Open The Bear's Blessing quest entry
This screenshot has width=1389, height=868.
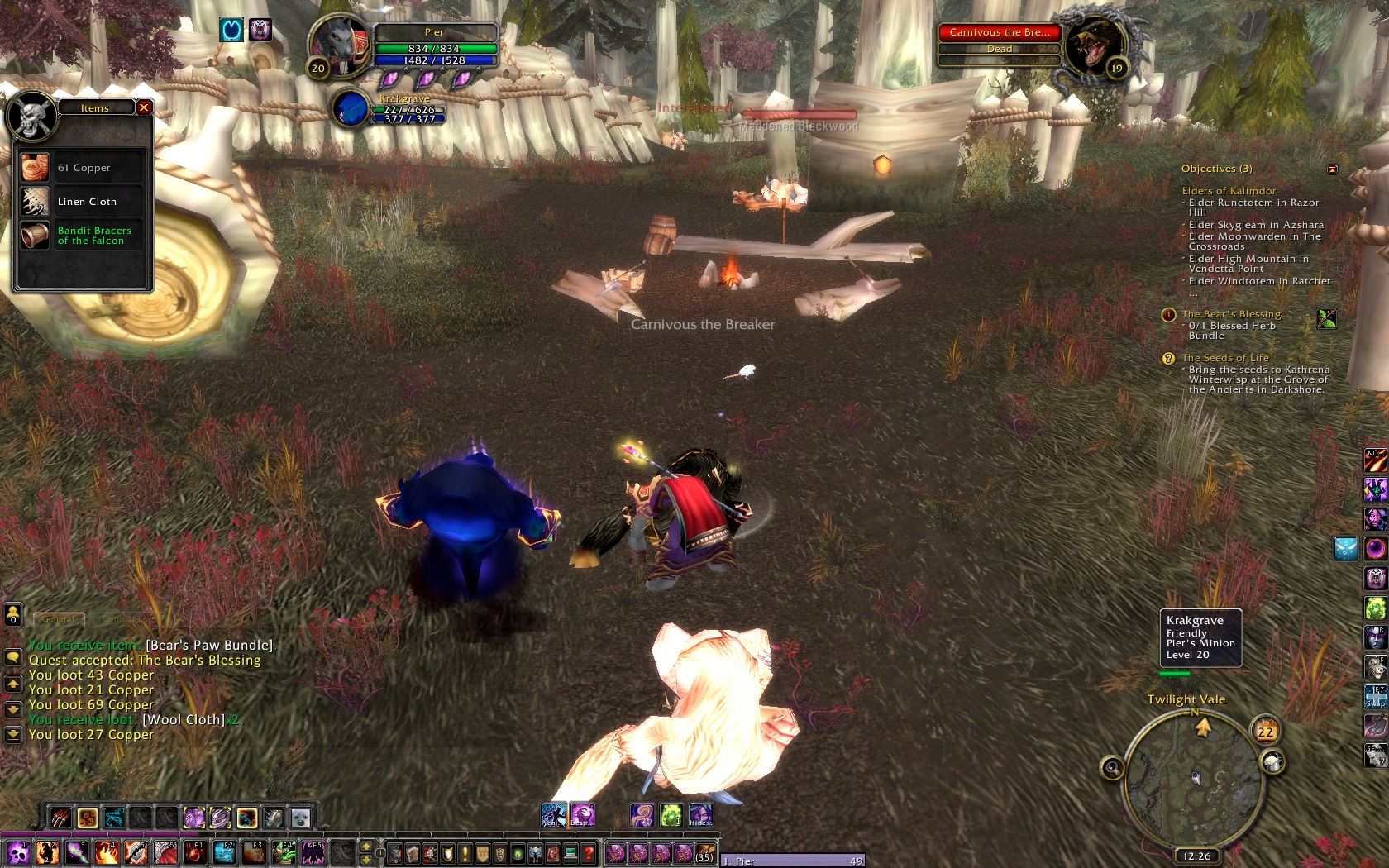point(1231,314)
